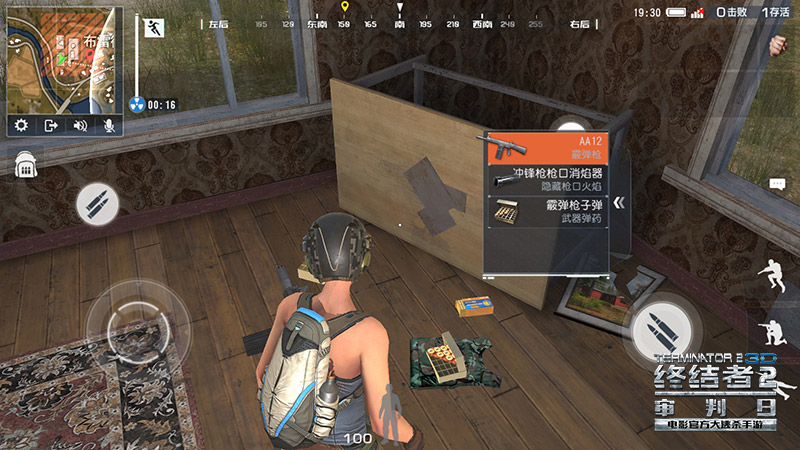Toggle the microphone icon
The image size is (800, 450).
[107, 125]
